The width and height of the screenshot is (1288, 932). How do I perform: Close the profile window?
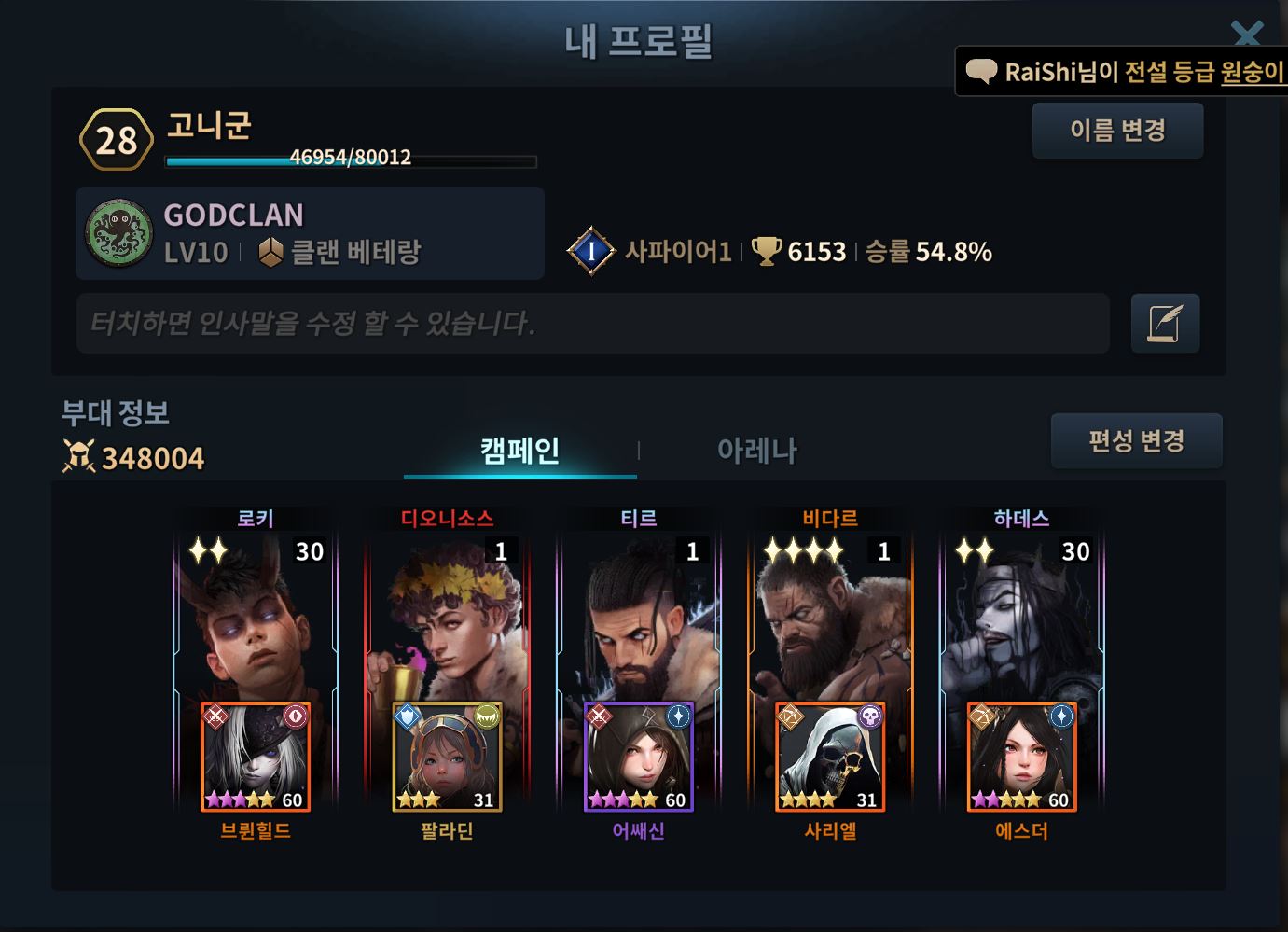[x=1247, y=34]
